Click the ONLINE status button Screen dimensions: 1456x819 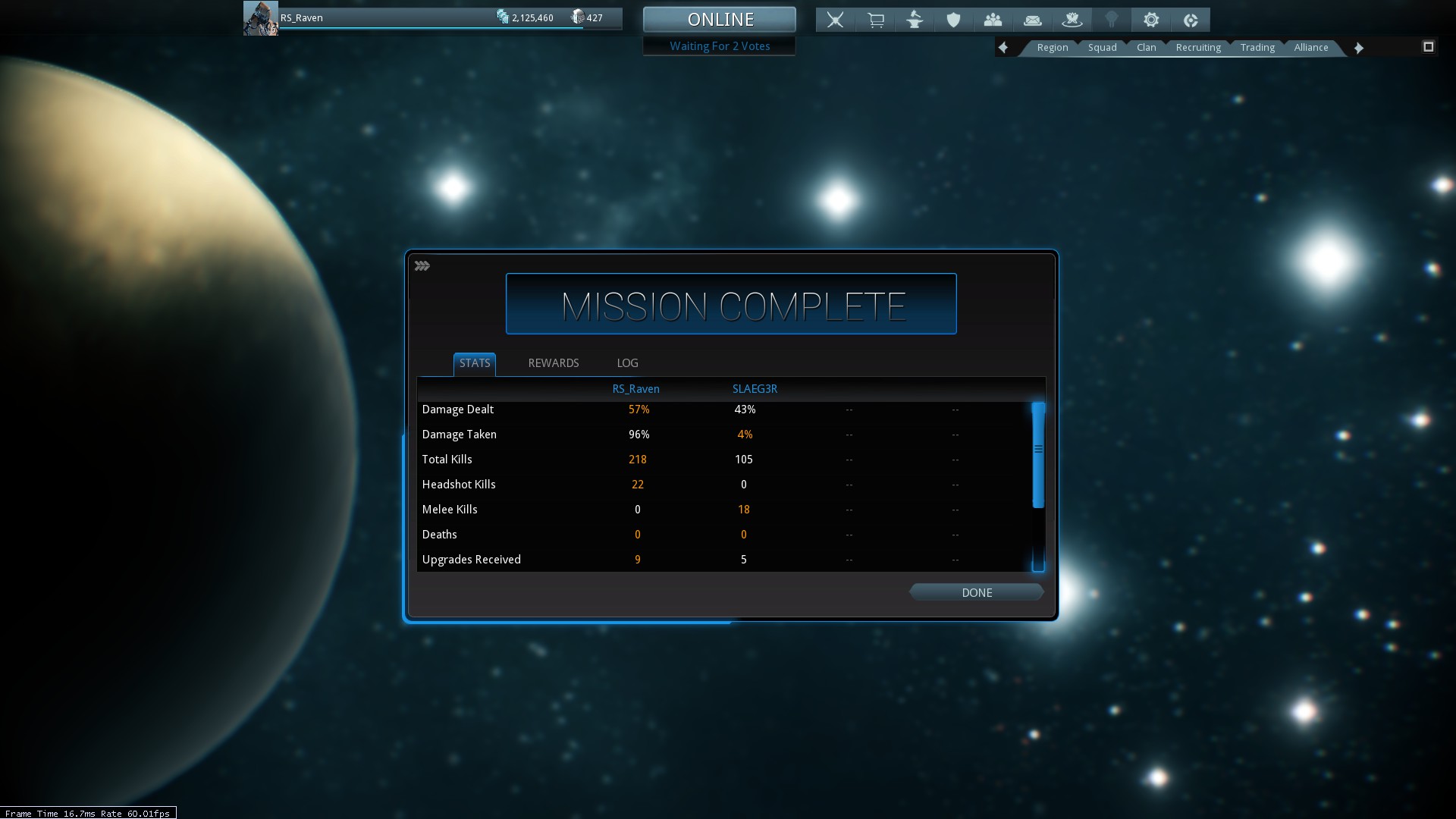(x=720, y=20)
